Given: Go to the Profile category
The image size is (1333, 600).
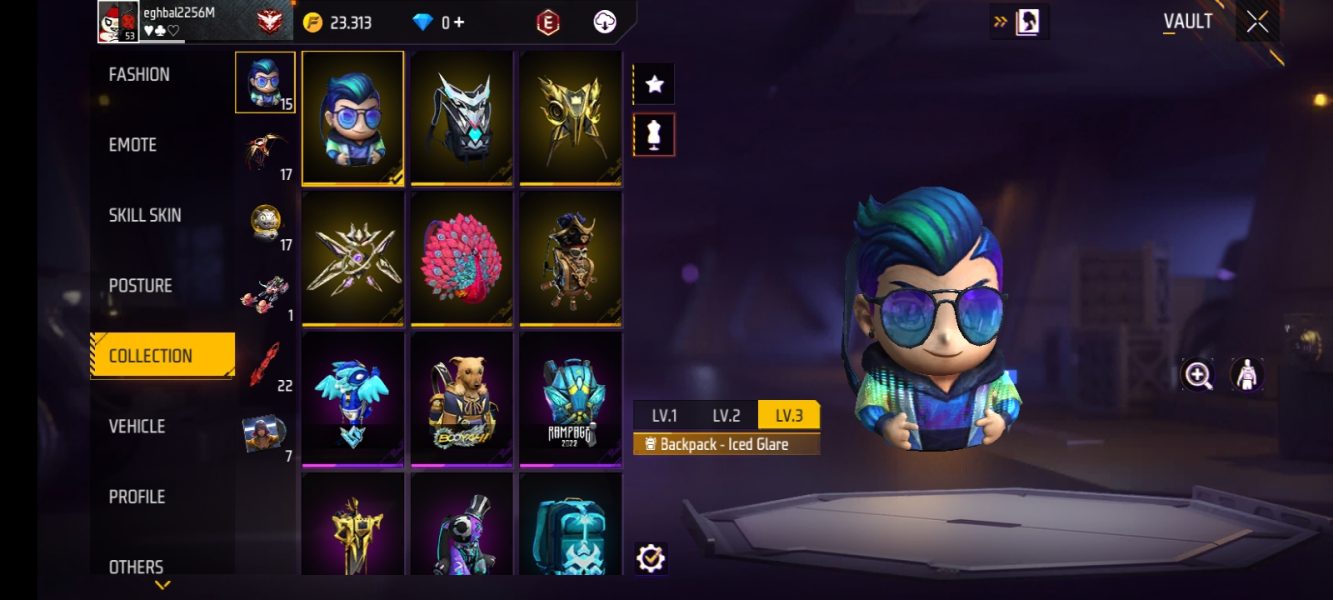Looking at the screenshot, I should pos(137,497).
